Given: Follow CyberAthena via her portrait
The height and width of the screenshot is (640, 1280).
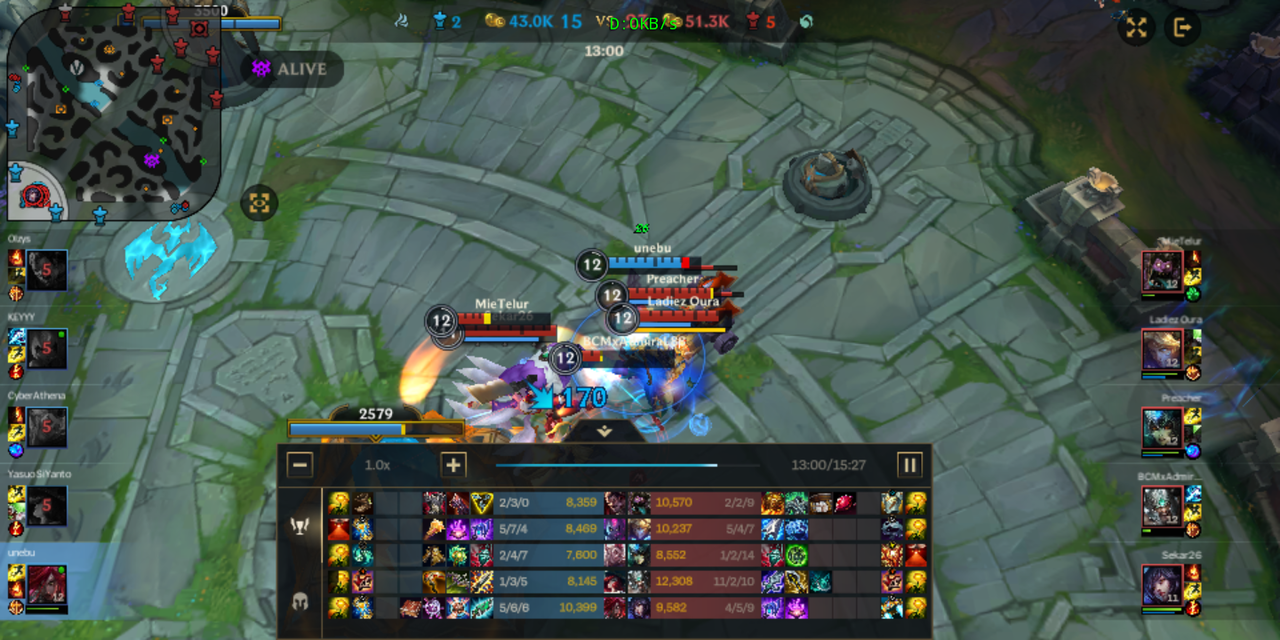Looking at the screenshot, I should point(47,427).
